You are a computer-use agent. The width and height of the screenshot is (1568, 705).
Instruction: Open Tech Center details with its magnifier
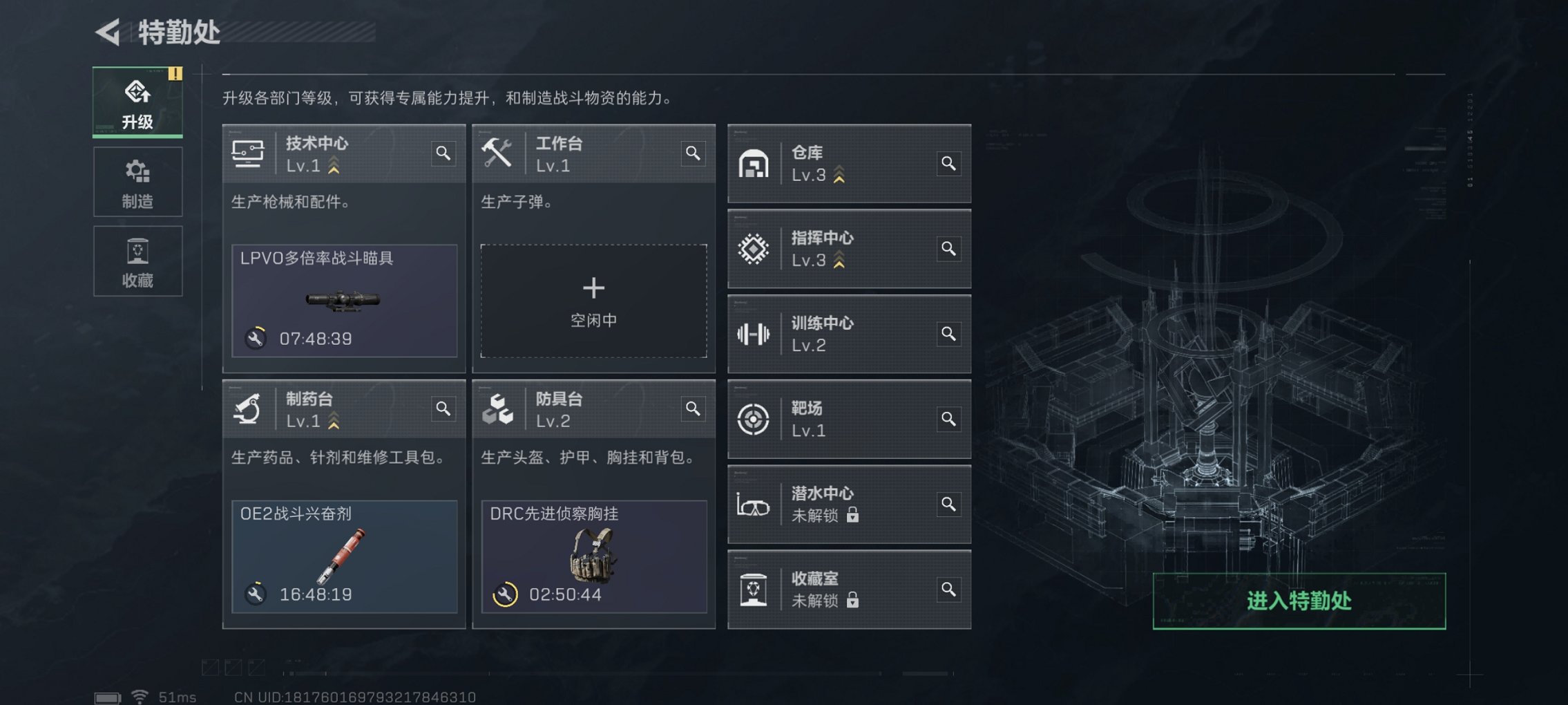[444, 154]
